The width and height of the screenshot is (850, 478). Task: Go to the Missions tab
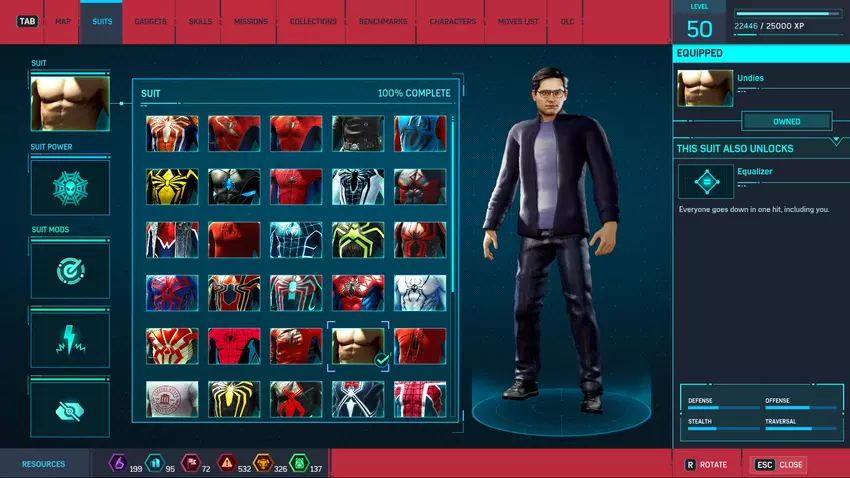tap(250, 21)
